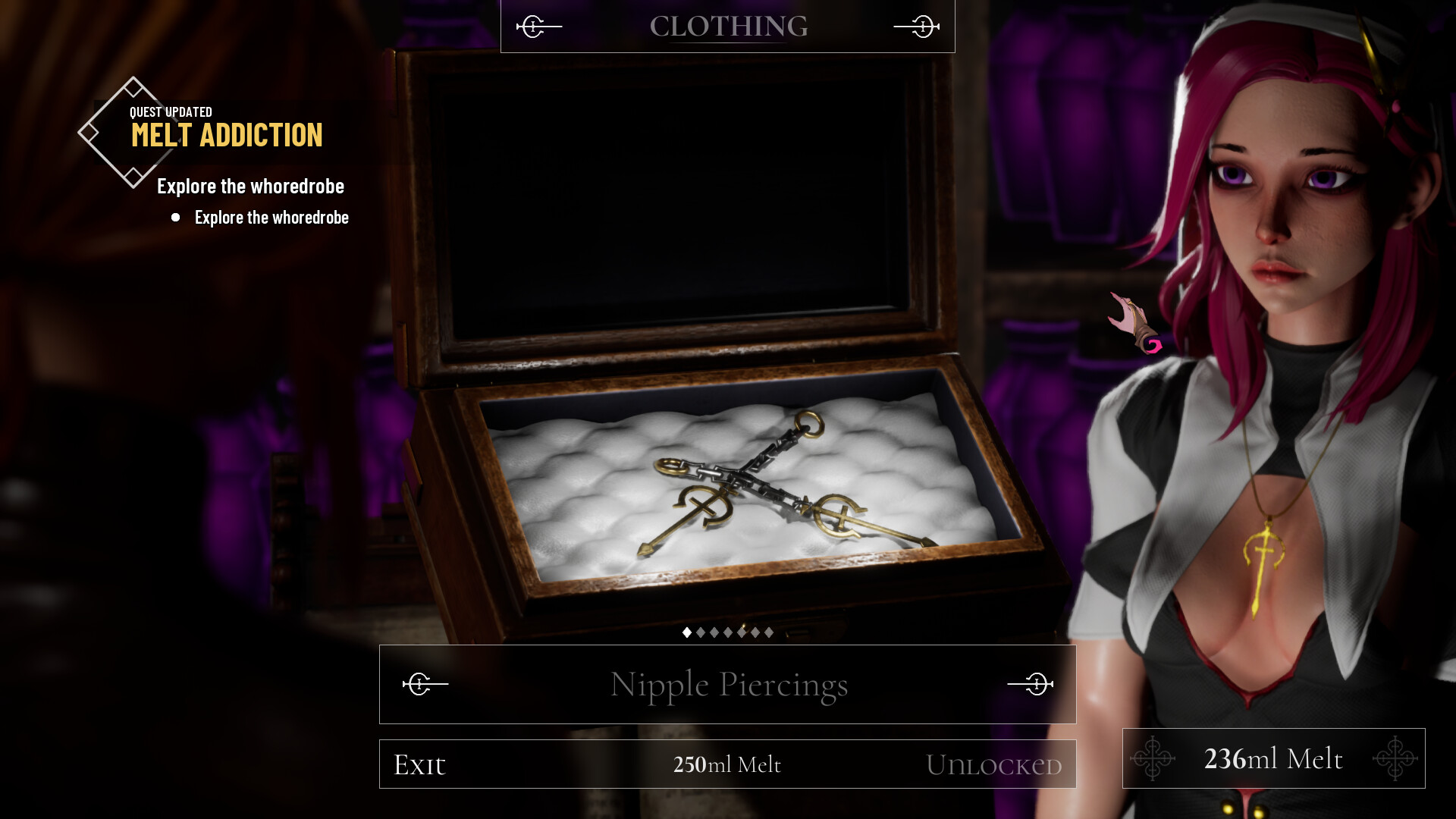Image resolution: width=1456 pixels, height=819 pixels.
Task: Toggle the Explore the whoredrobe objective bullet
Action: tap(175, 218)
